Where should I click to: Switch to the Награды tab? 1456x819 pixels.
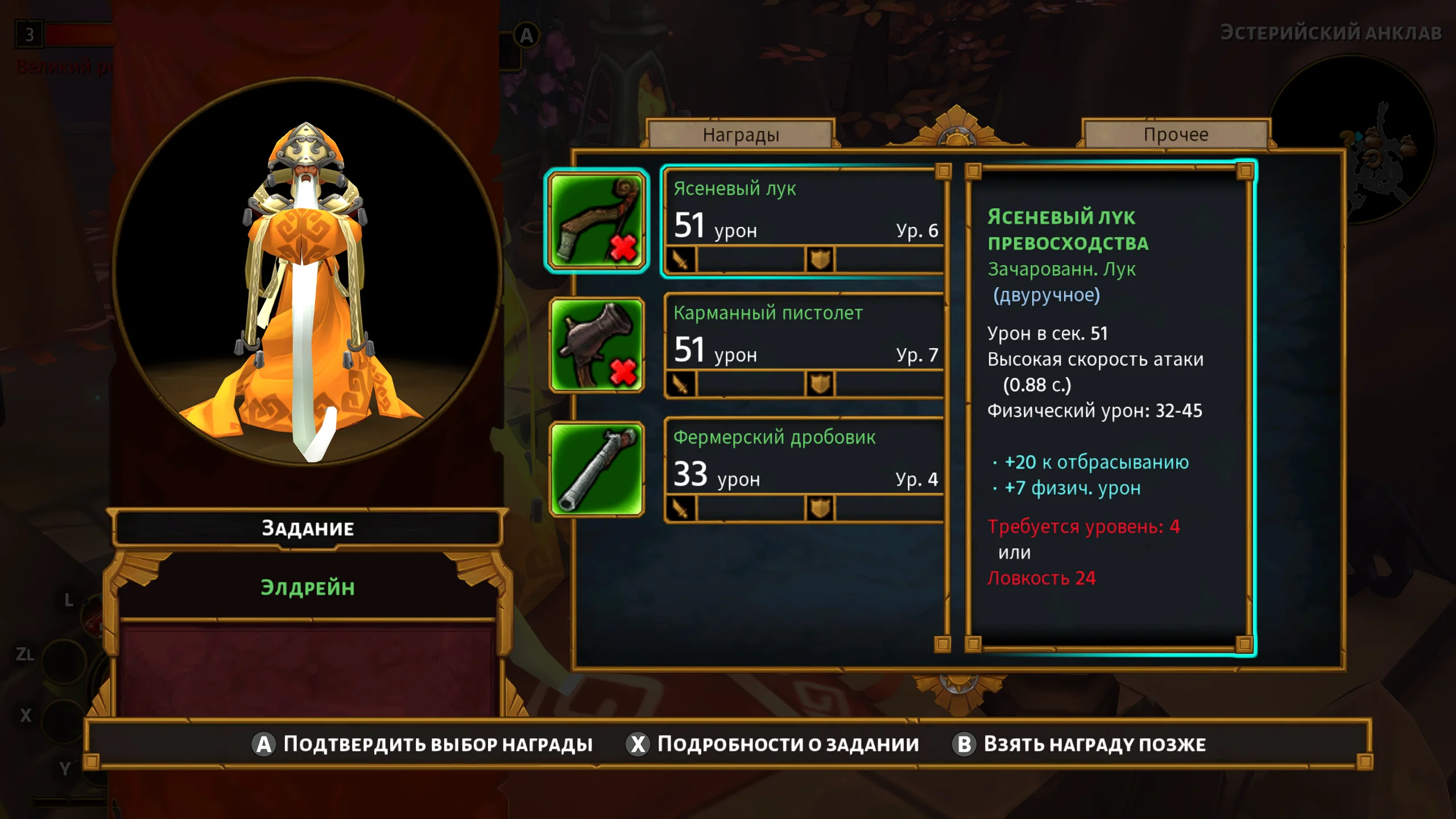click(741, 135)
